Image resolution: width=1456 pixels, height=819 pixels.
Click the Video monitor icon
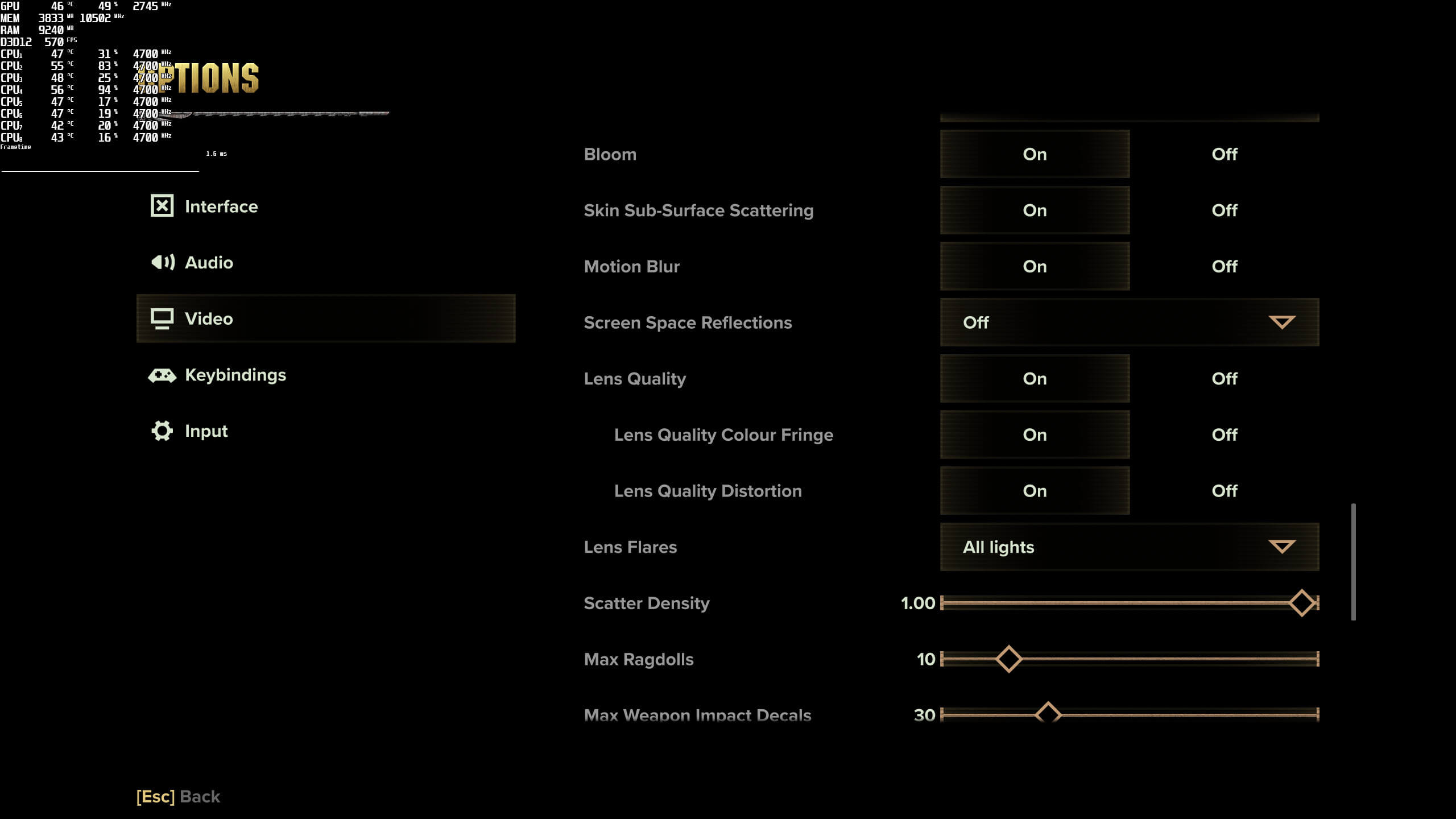point(162,318)
